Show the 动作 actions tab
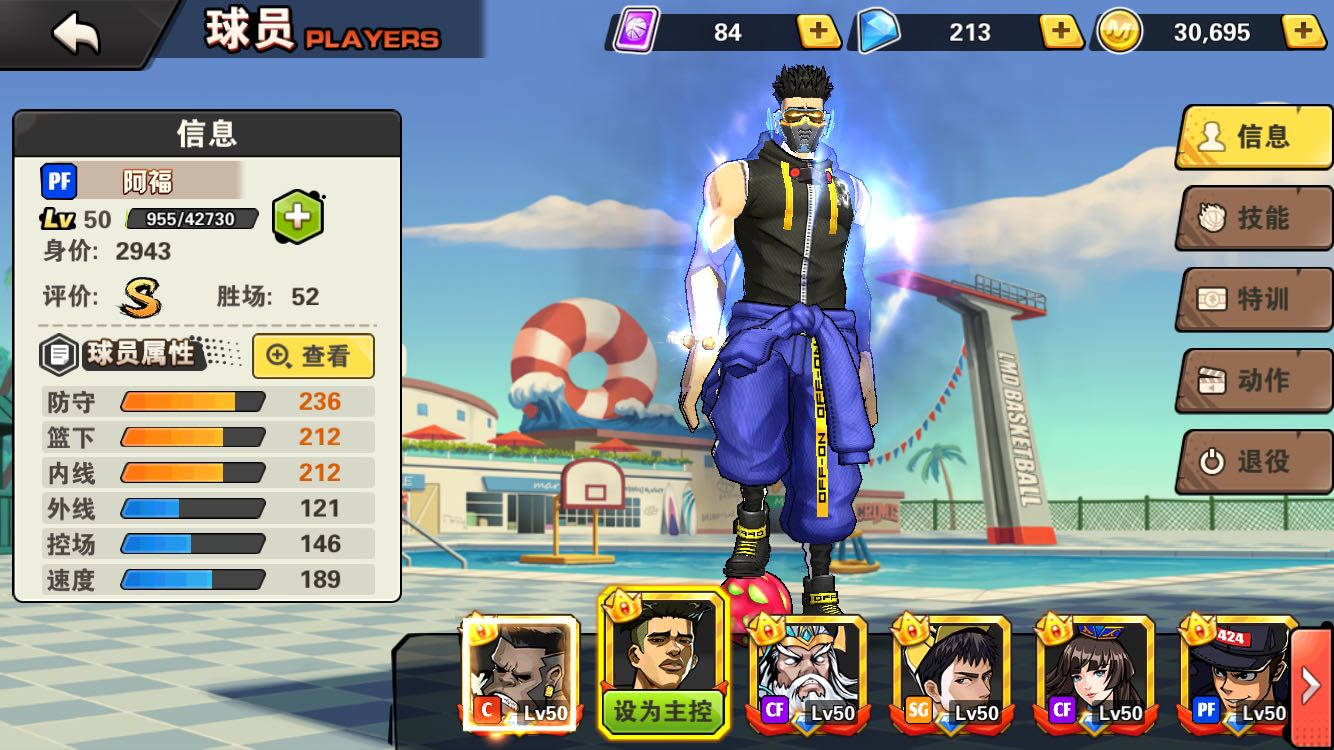This screenshot has height=750, width=1334. point(1255,381)
